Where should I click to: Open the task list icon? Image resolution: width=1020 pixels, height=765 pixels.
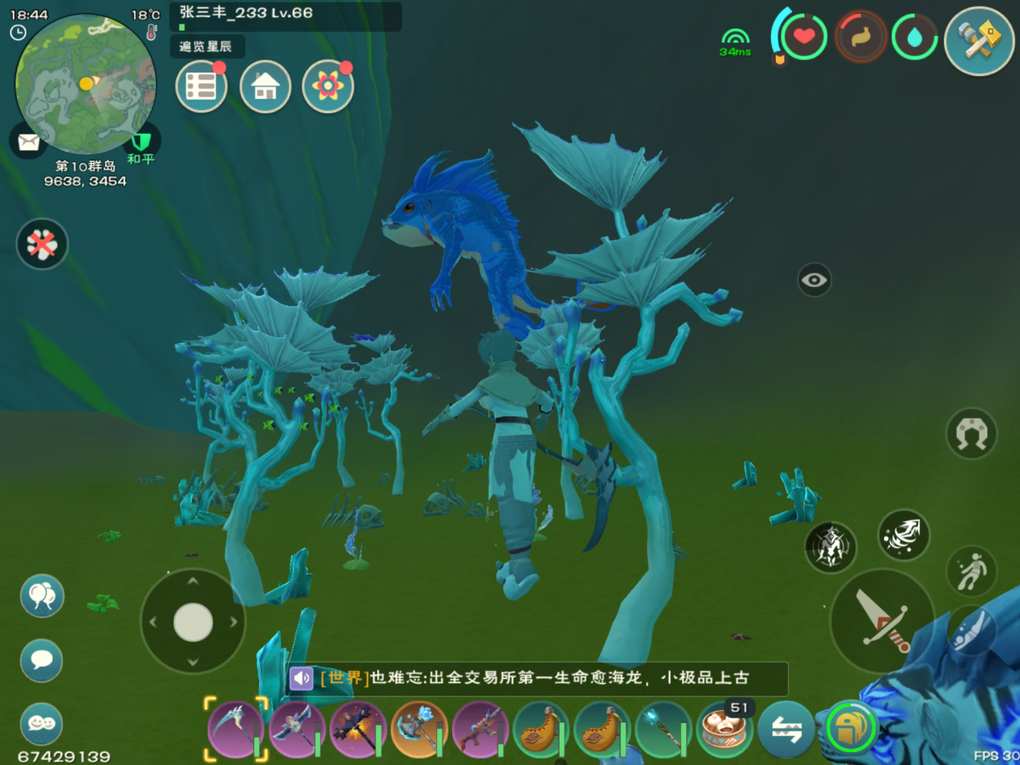(201, 87)
